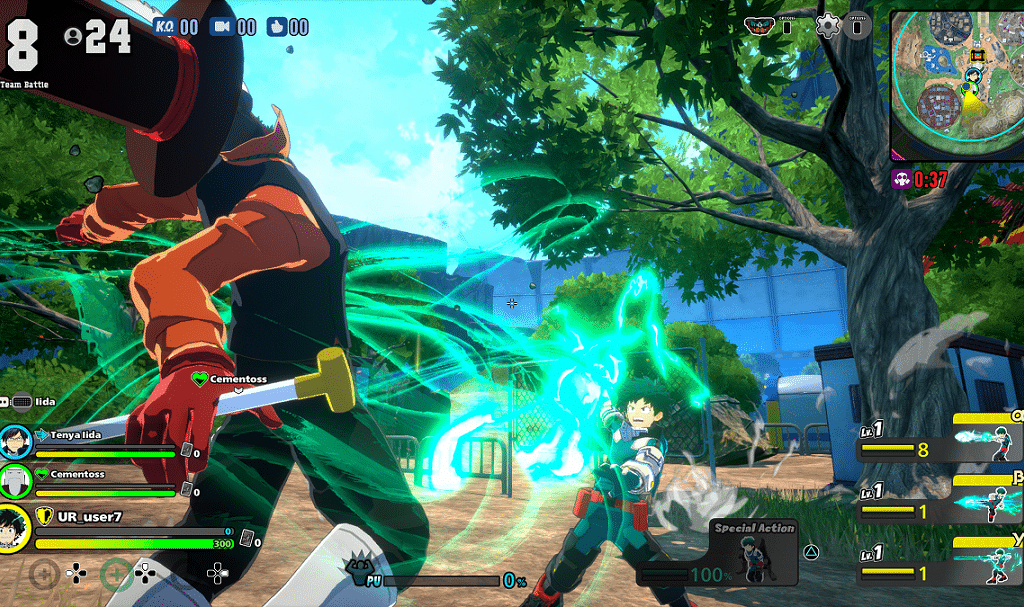Click the purple gas mask storm icon

point(900,181)
